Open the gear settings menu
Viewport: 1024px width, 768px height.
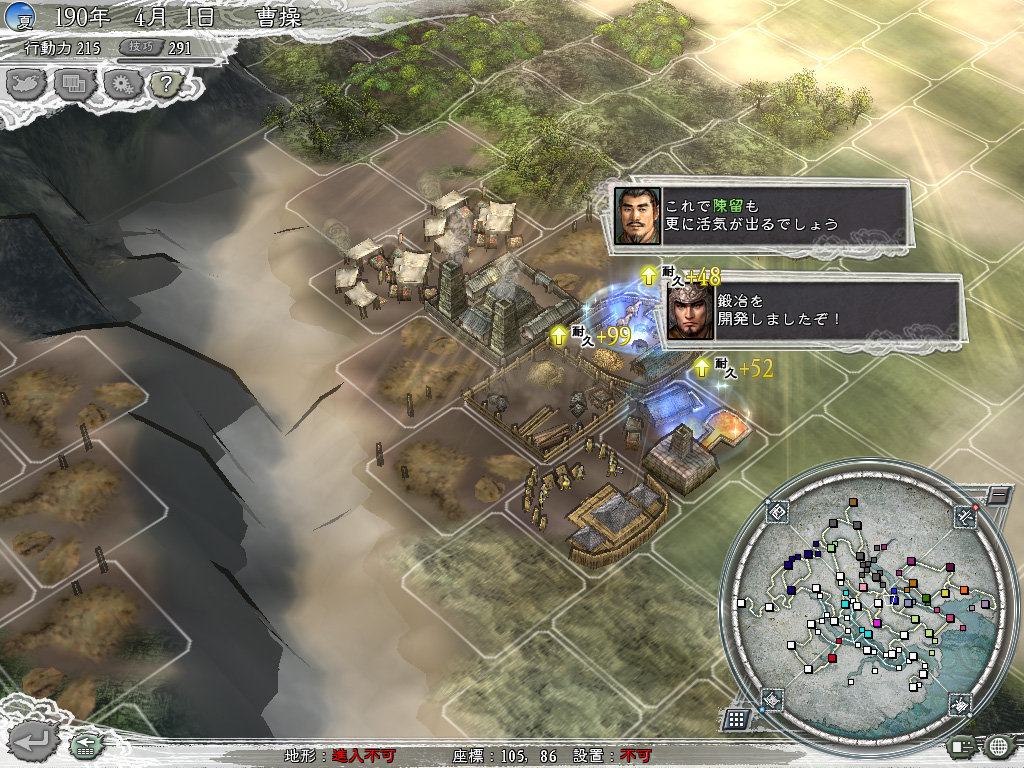coord(120,83)
